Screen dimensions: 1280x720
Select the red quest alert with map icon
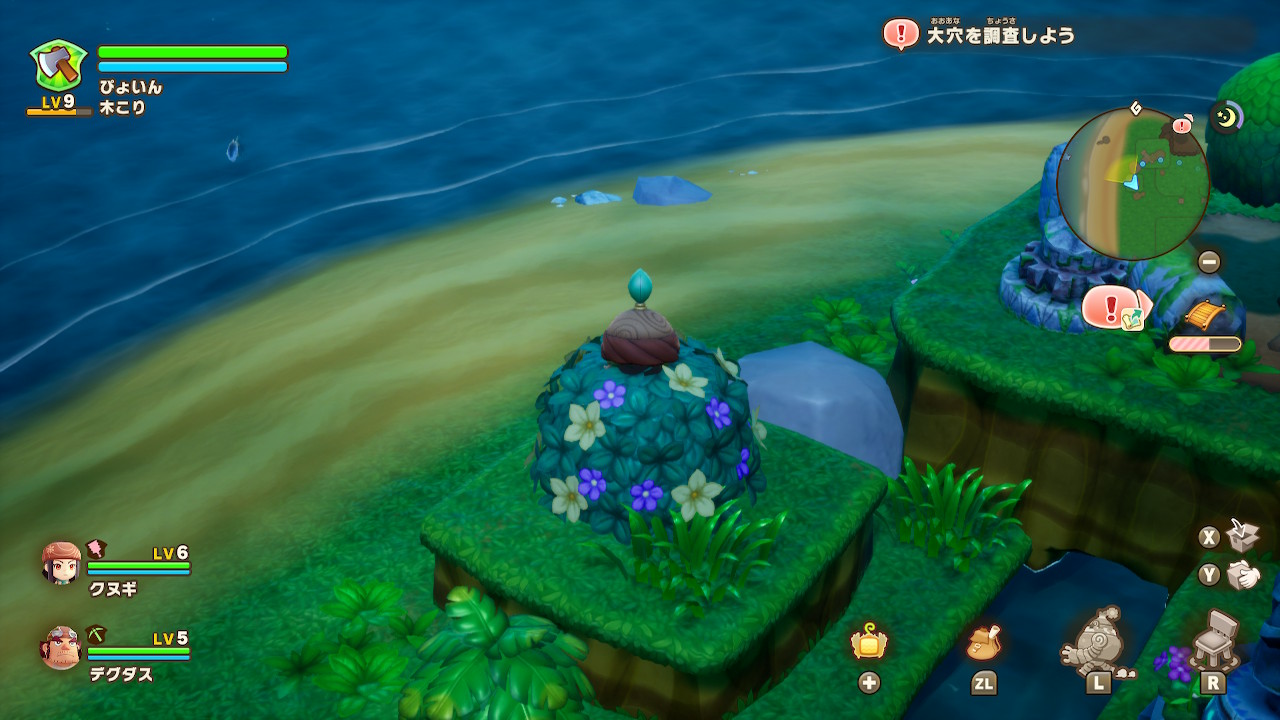[1112, 307]
